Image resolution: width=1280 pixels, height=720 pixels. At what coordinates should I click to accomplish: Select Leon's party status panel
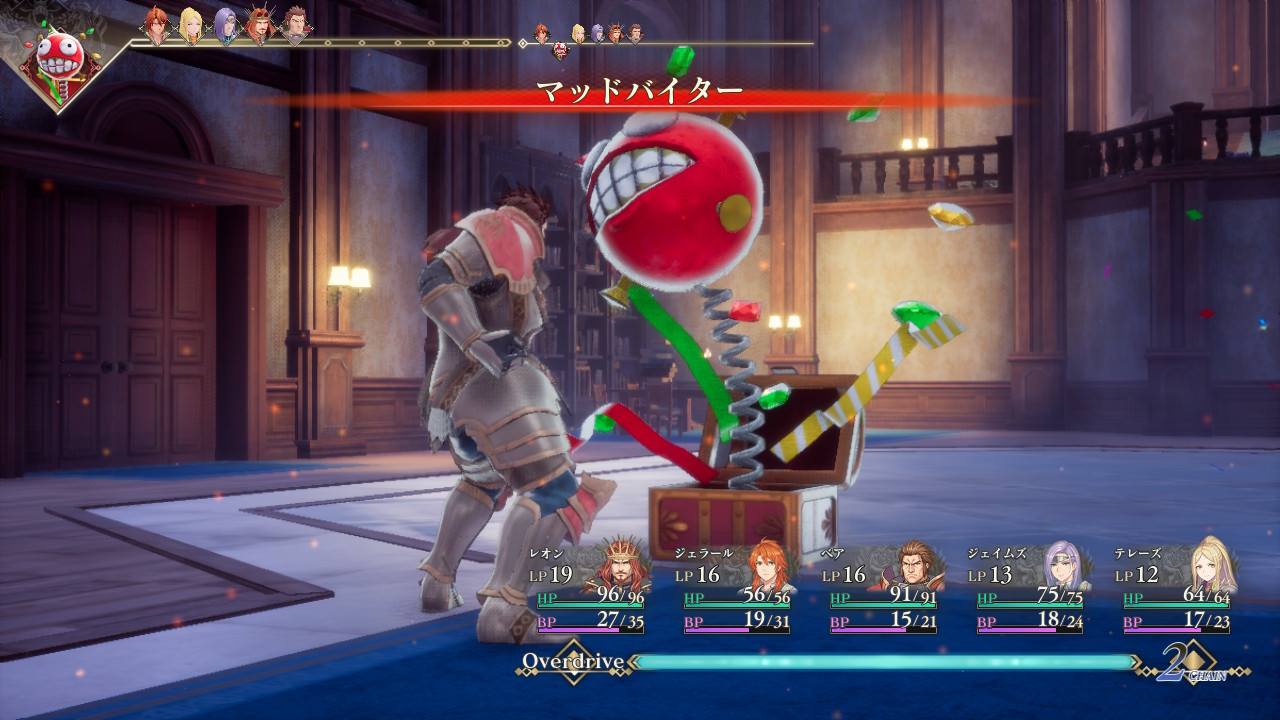tap(590, 588)
